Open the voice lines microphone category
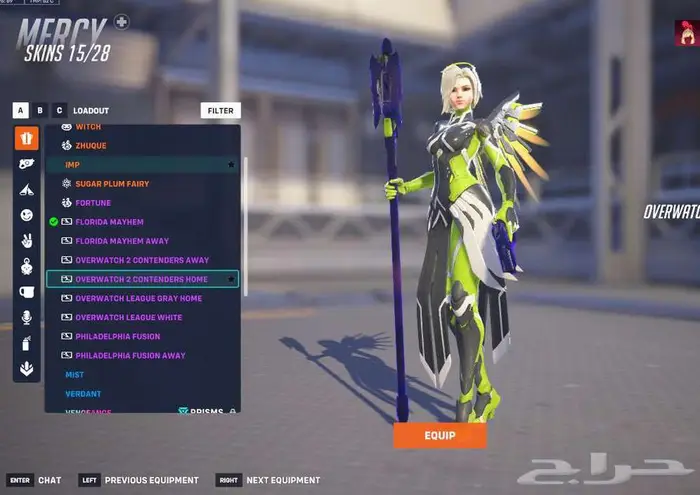This screenshot has width=700, height=495. click(x=26, y=317)
